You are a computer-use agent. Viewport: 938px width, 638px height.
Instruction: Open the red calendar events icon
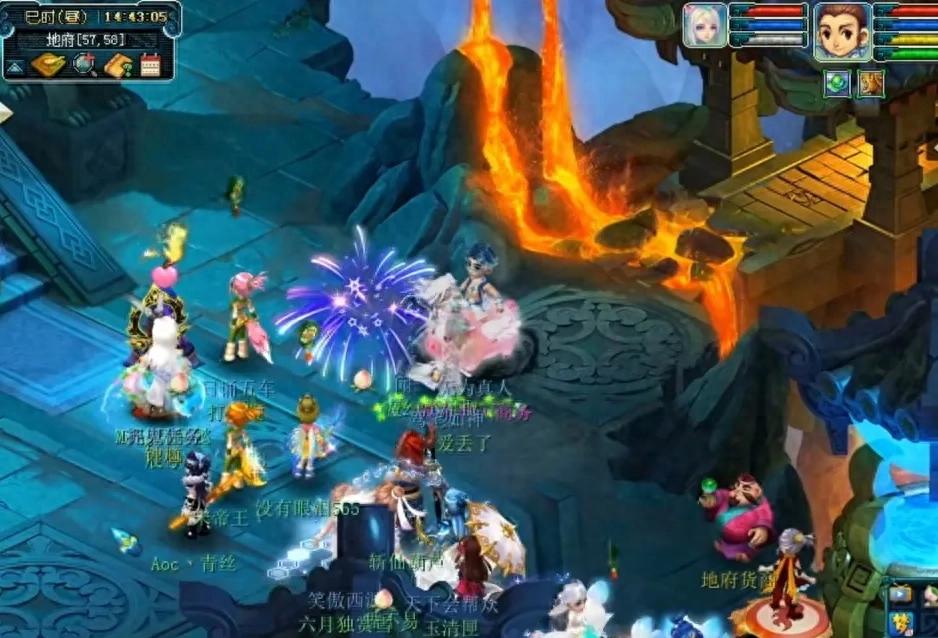(x=151, y=66)
